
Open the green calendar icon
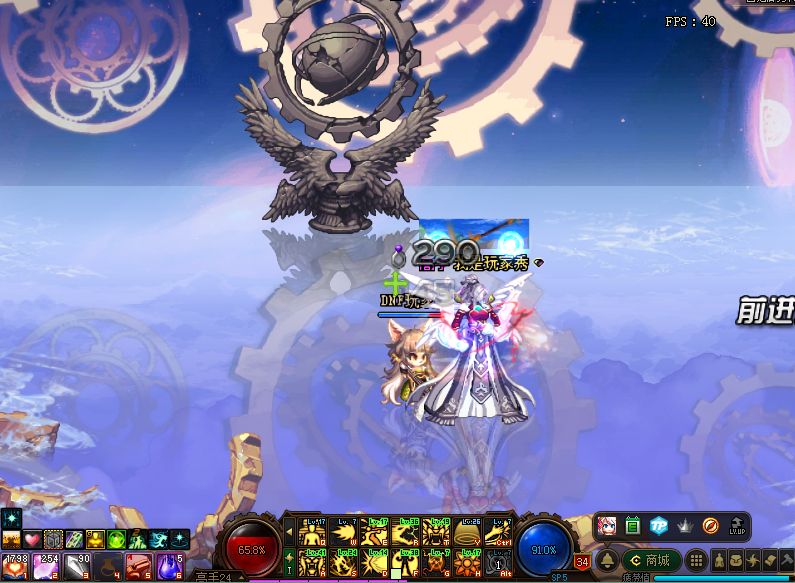click(632, 526)
